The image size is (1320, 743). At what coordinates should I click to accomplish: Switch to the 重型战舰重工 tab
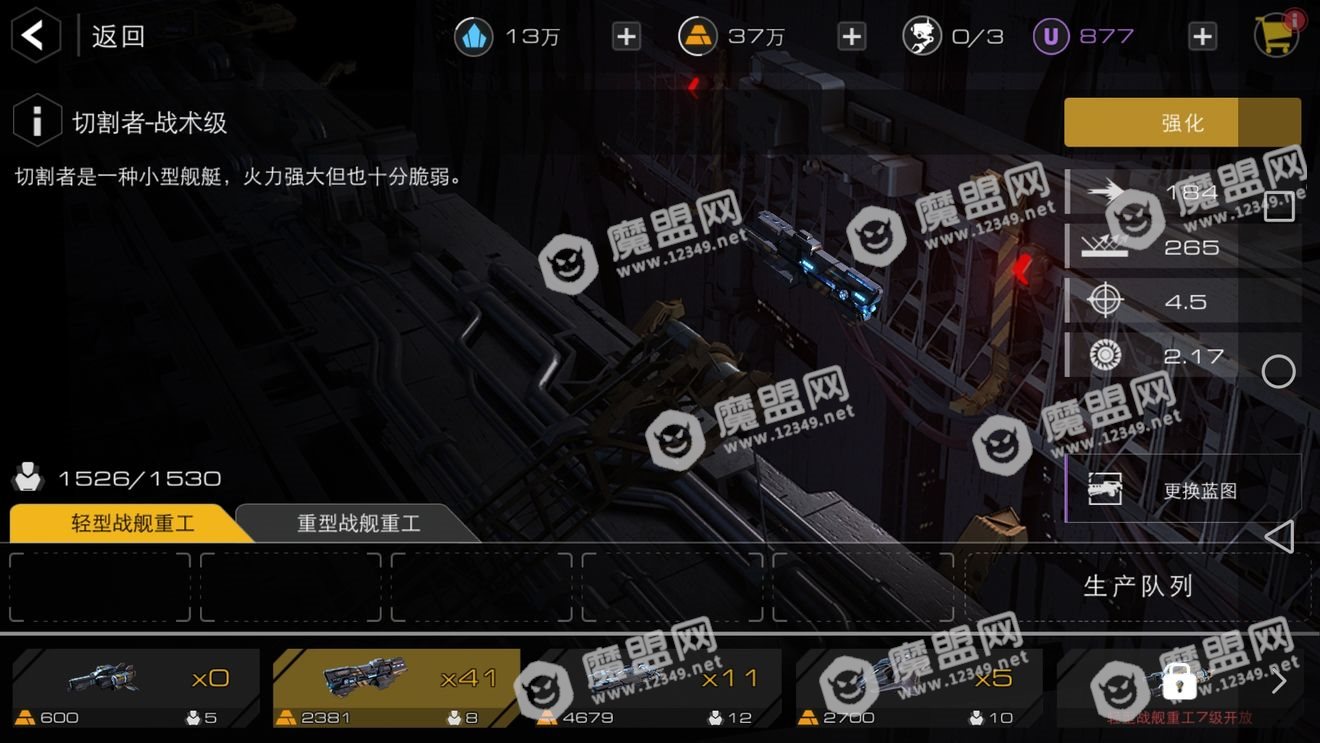pos(358,523)
